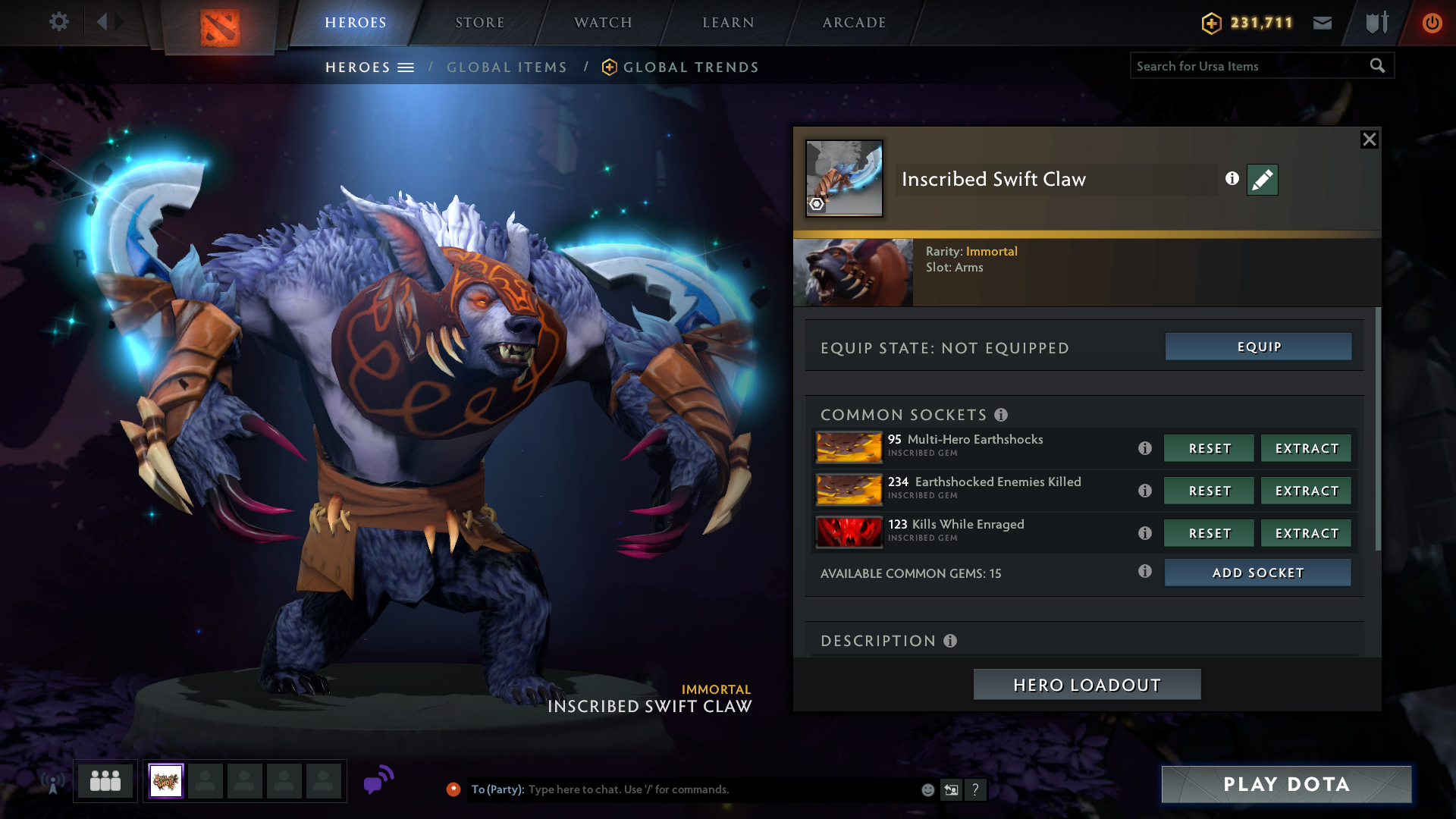Open the settings gear menu
This screenshot has width=1456, height=819.
[58, 22]
